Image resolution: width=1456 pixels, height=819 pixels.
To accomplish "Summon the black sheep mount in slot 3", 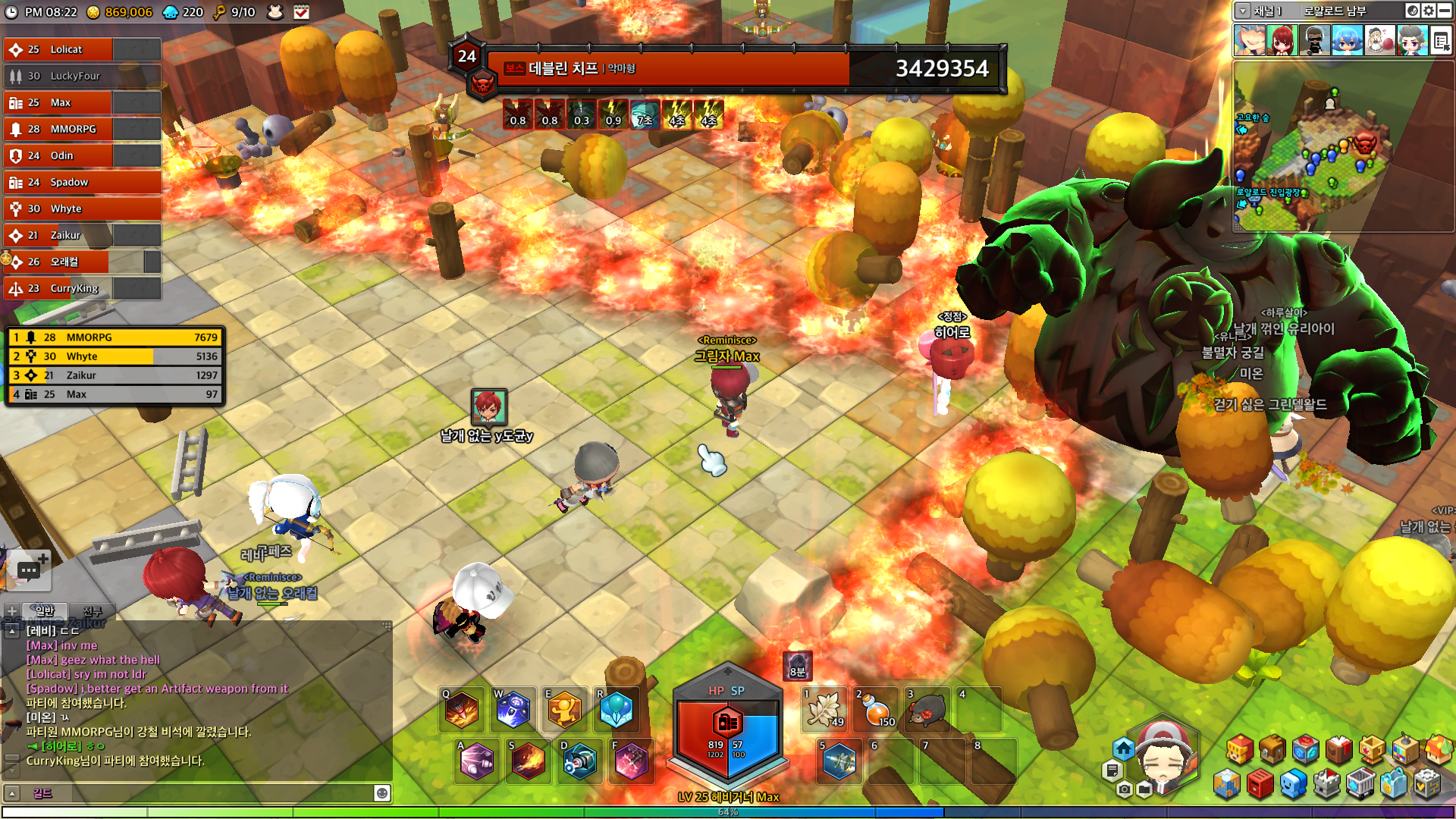I will [927, 711].
